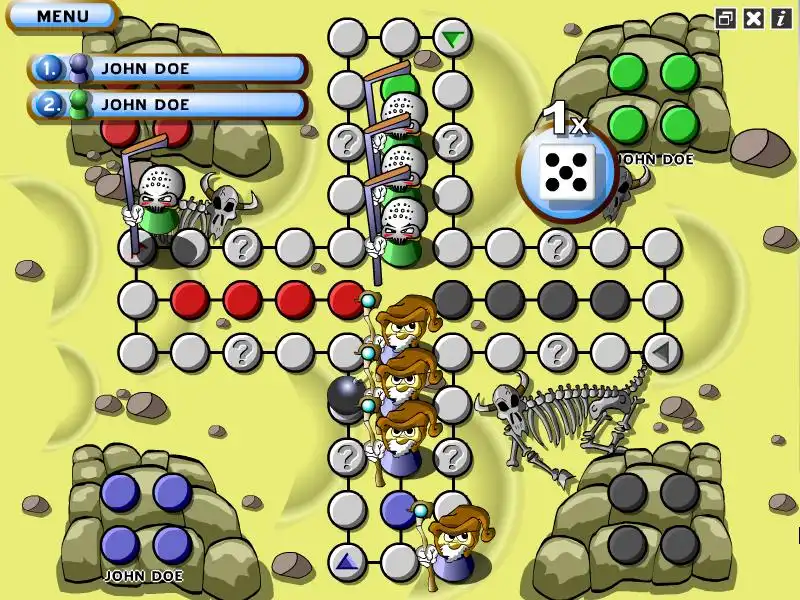Roll the white dice showing five
800x600 pixels.
point(566,172)
